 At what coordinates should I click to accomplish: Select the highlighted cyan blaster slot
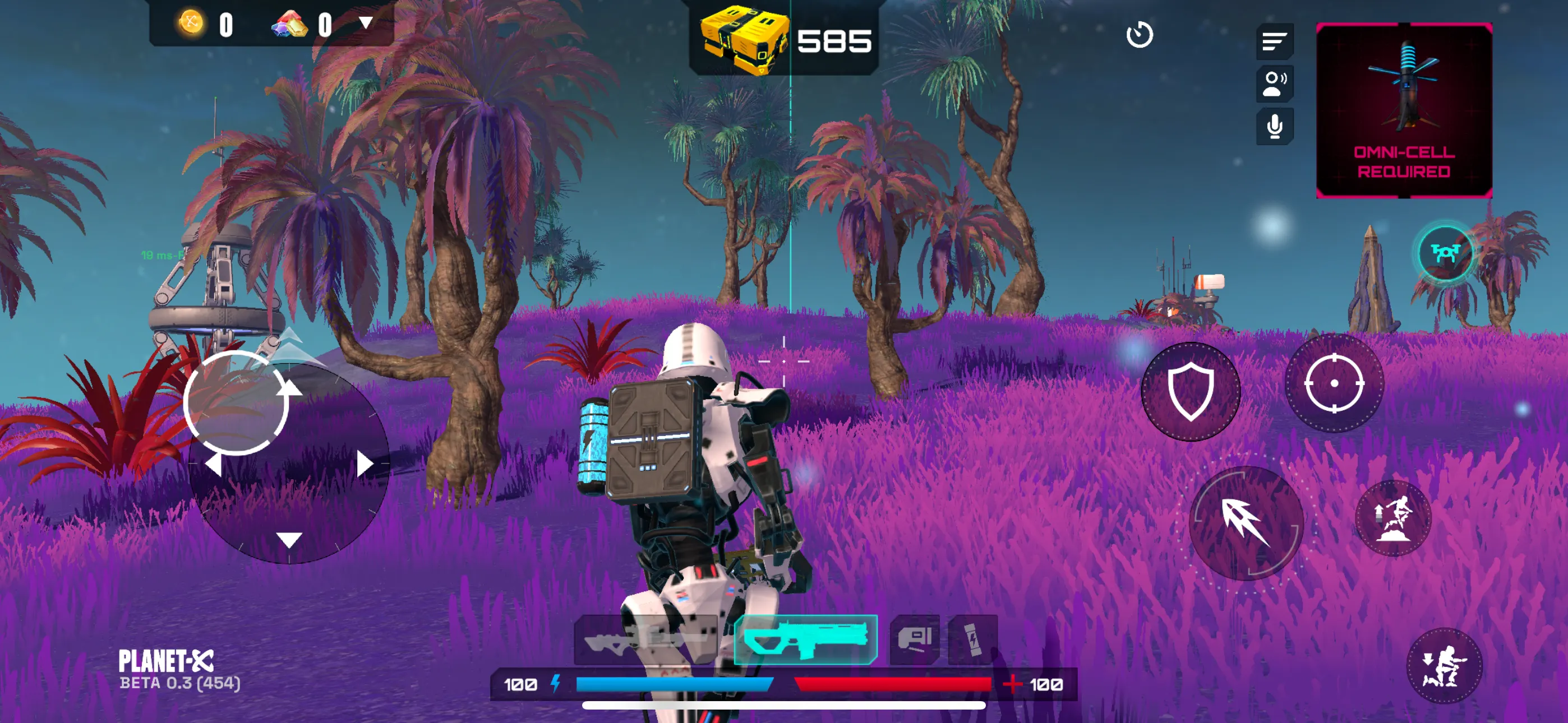(x=805, y=639)
